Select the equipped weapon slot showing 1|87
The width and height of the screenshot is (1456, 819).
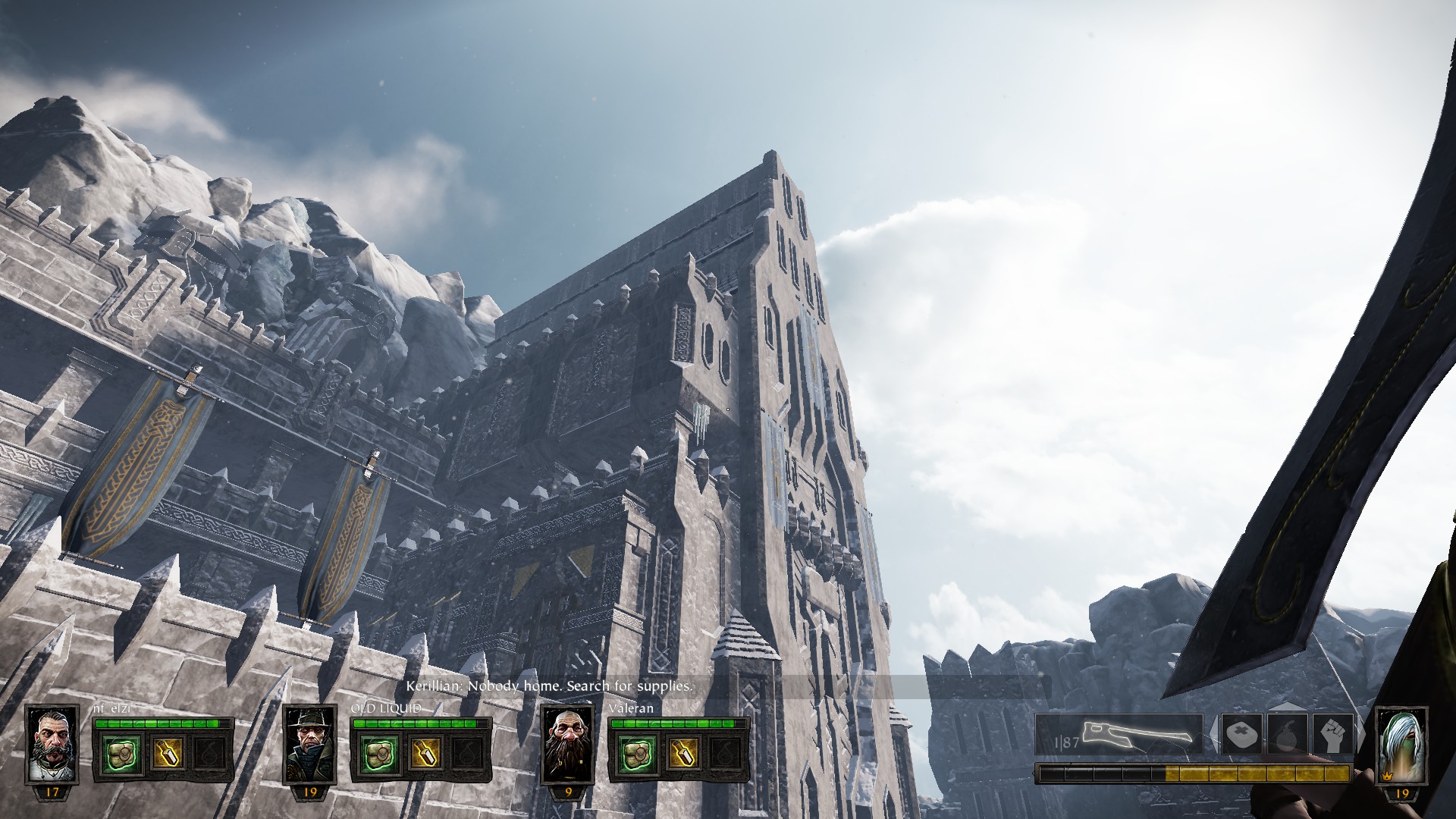(x=1119, y=734)
